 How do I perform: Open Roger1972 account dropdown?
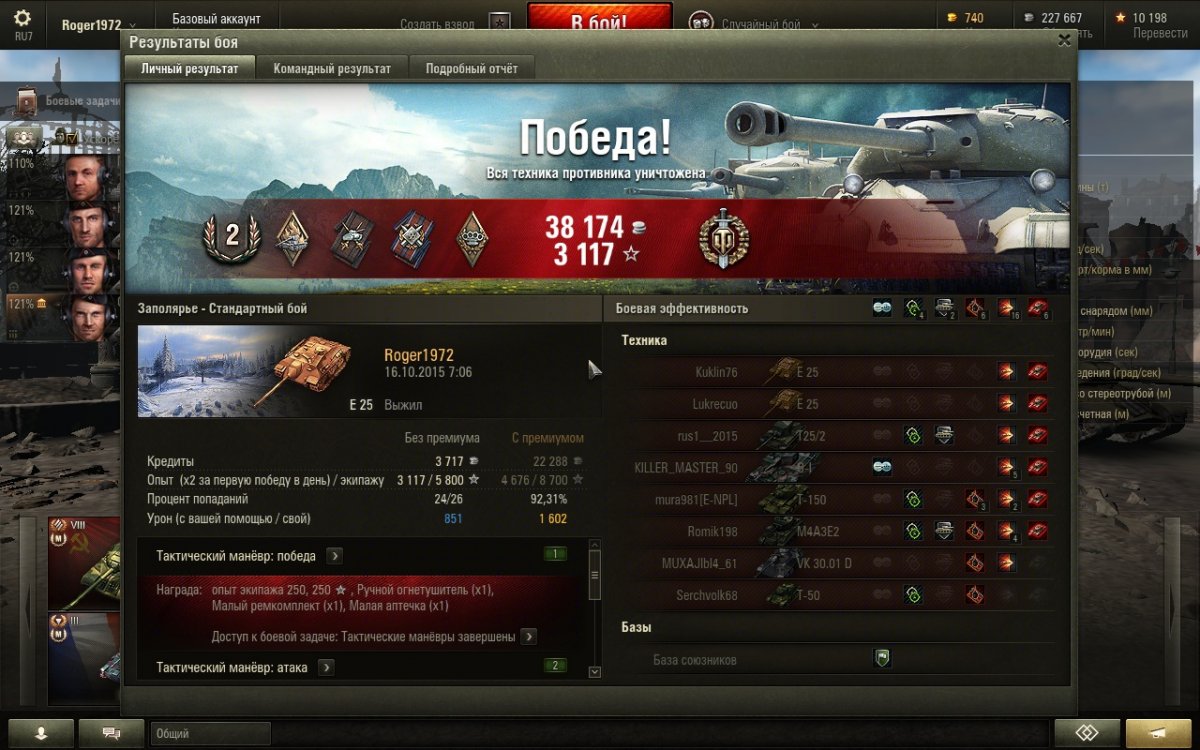[x=99, y=25]
